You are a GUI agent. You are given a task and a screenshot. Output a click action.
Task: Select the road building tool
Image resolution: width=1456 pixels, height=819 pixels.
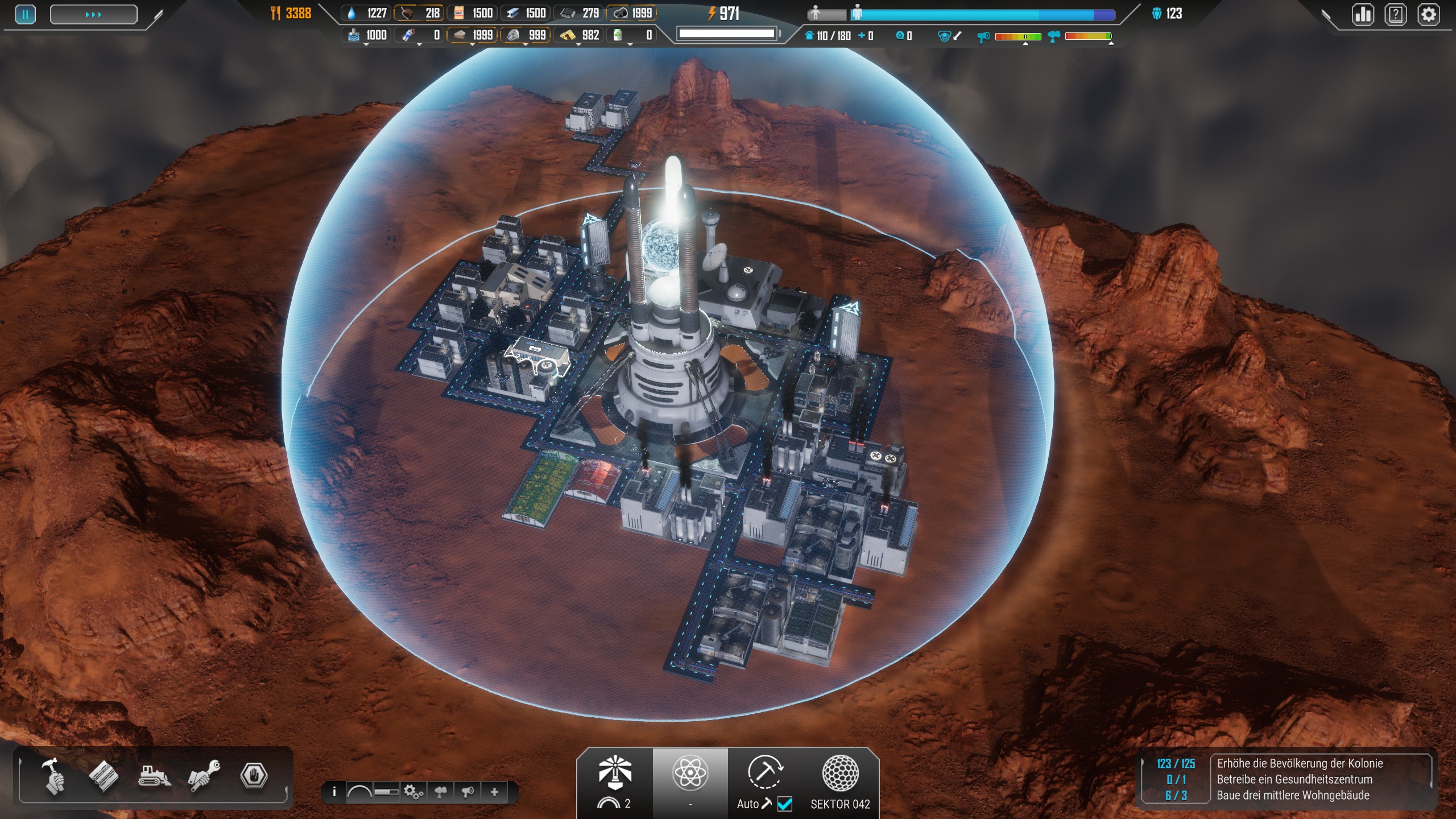point(104,776)
